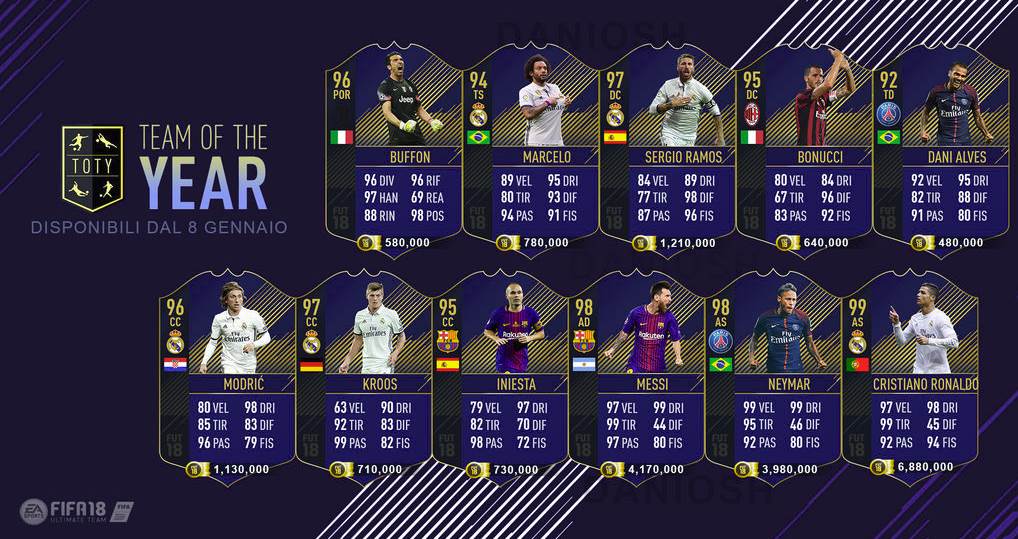The width and height of the screenshot is (1018, 539).
Task: Select the Bonucci defender card
Action: point(803,150)
